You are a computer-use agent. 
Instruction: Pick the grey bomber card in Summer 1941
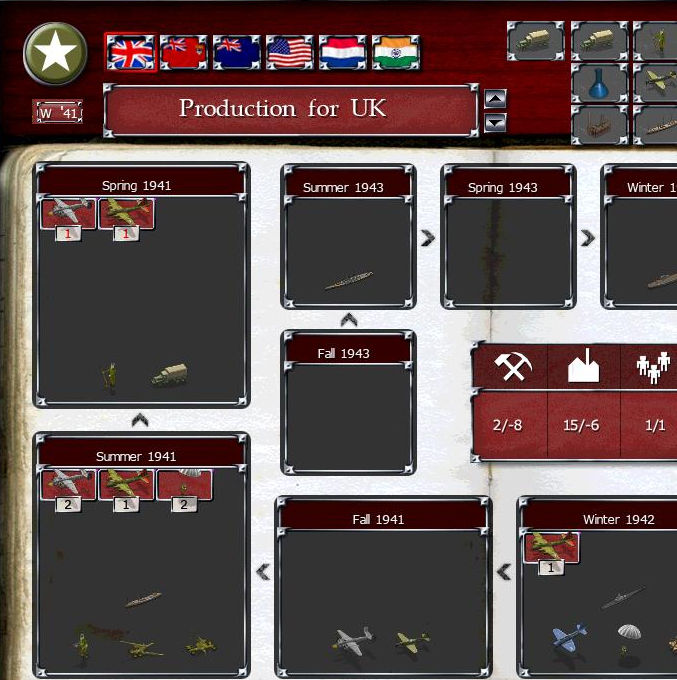coord(69,484)
